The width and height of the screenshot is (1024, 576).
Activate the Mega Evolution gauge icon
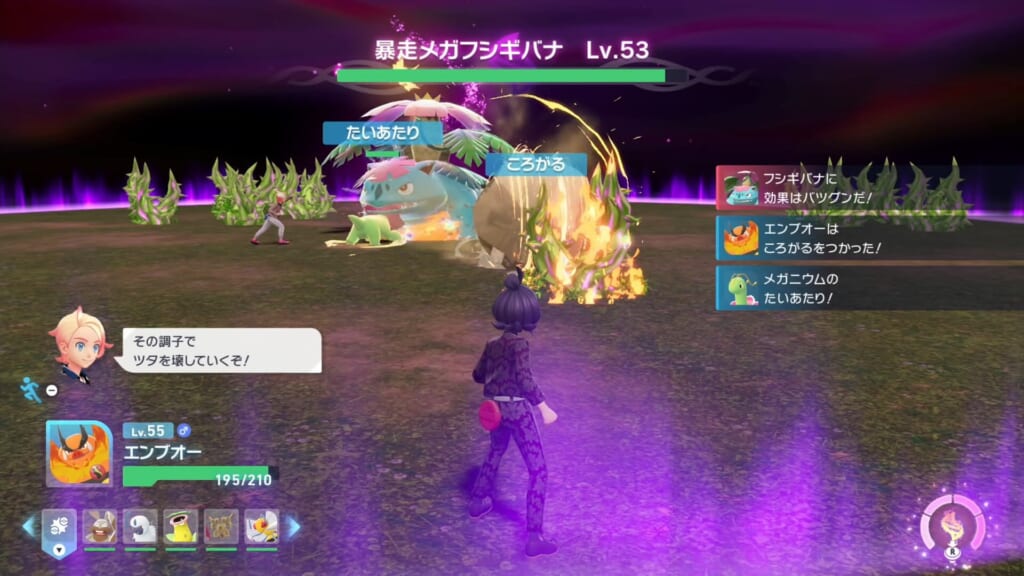pyautogui.click(x=952, y=524)
